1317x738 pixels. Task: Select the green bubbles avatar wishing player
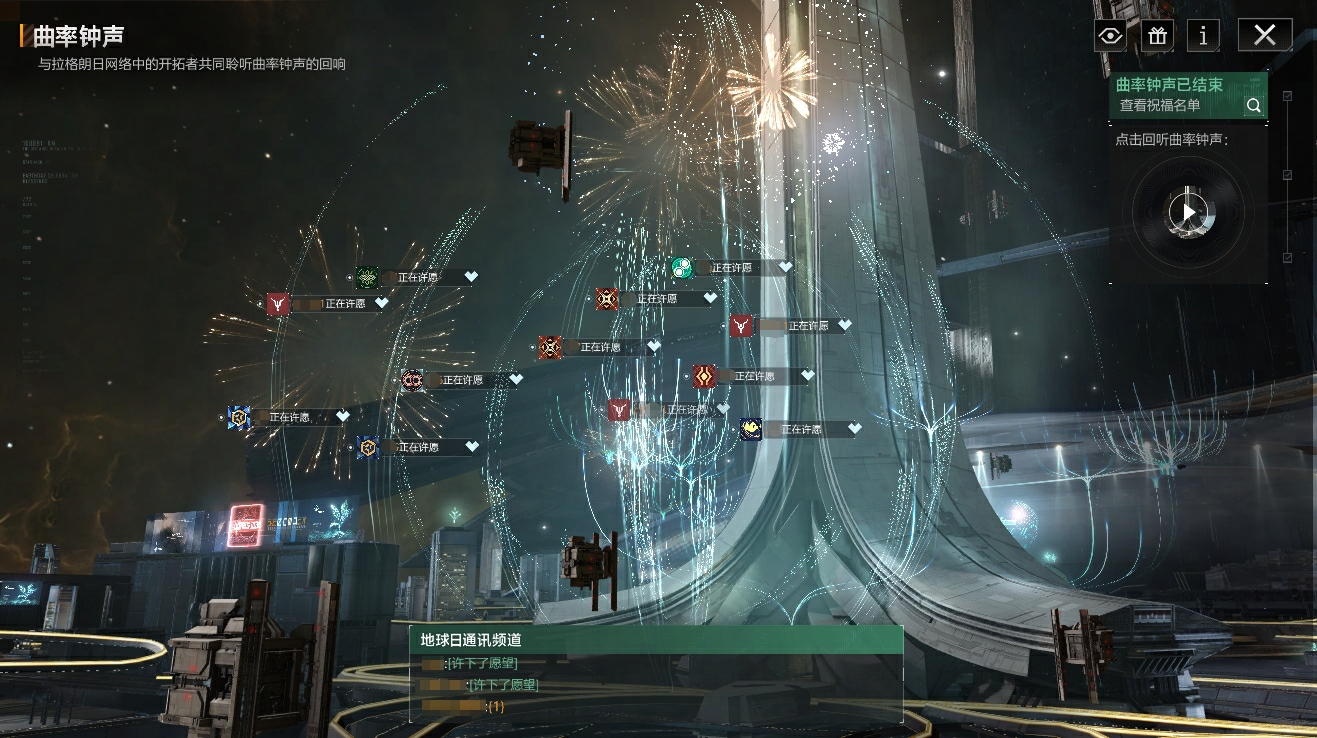coord(682,268)
